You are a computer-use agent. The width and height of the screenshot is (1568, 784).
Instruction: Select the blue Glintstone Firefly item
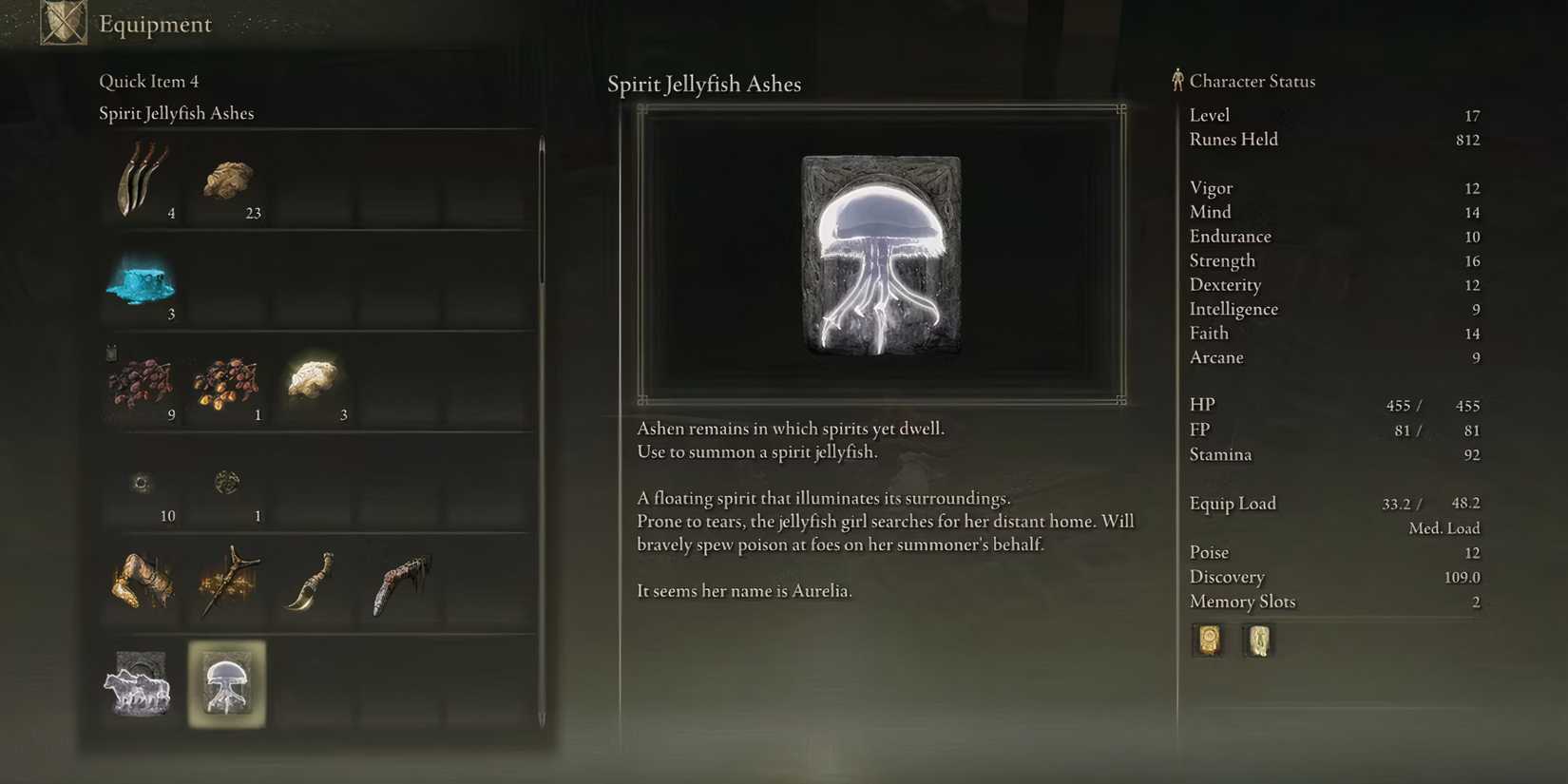[x=143, y=282]
